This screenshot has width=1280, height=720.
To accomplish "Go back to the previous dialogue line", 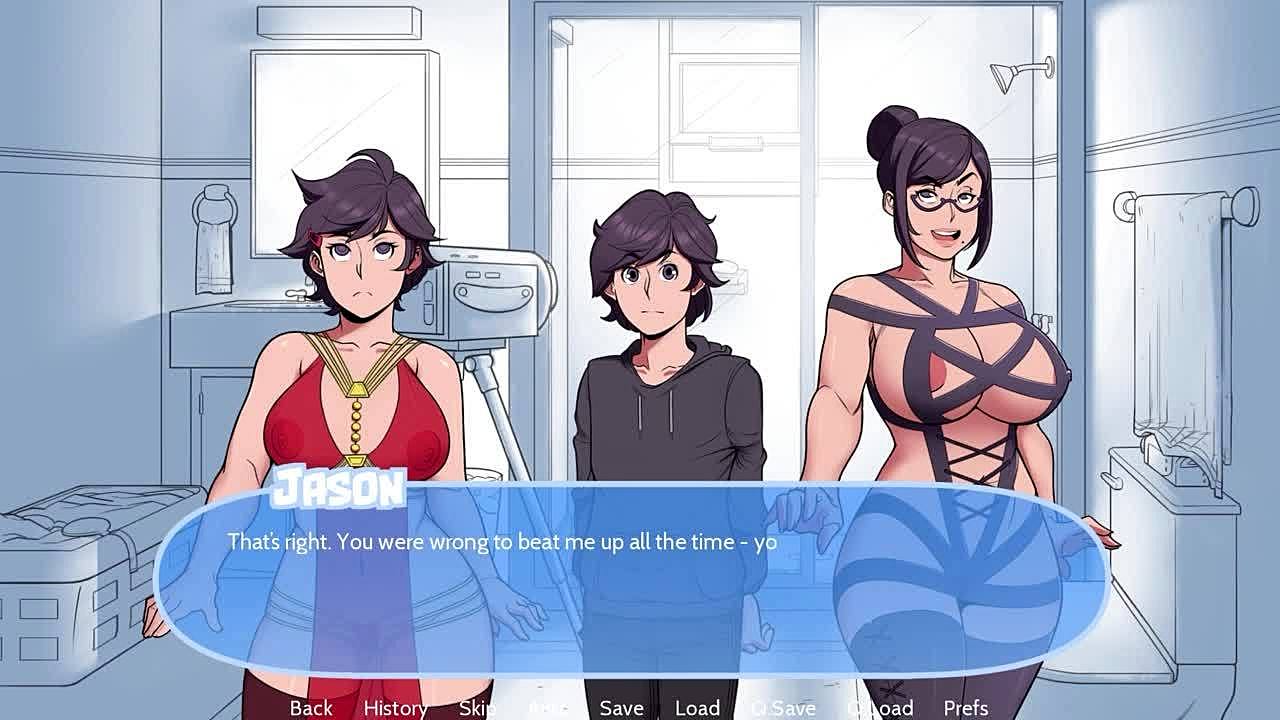I will point(311,708).
